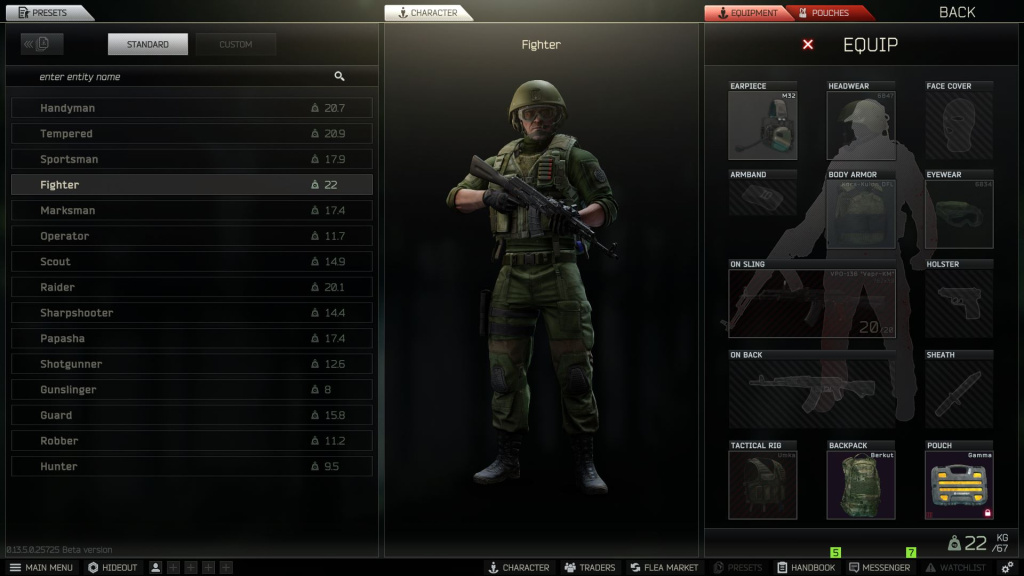
Task: Enter the Hideout
Action: (x=112, y=568)
